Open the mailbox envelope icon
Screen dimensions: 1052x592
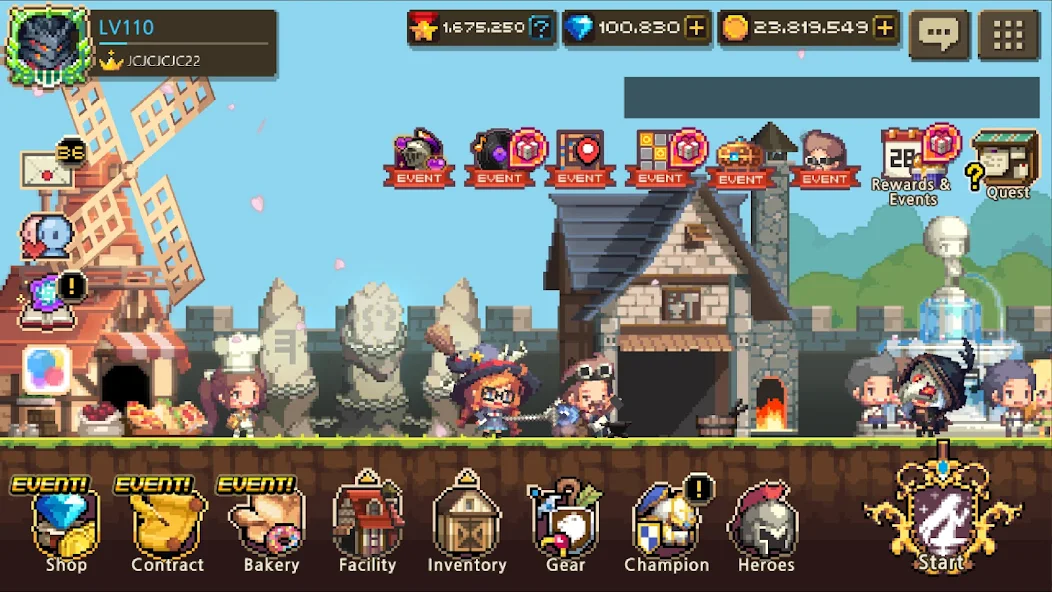(48, 170)
